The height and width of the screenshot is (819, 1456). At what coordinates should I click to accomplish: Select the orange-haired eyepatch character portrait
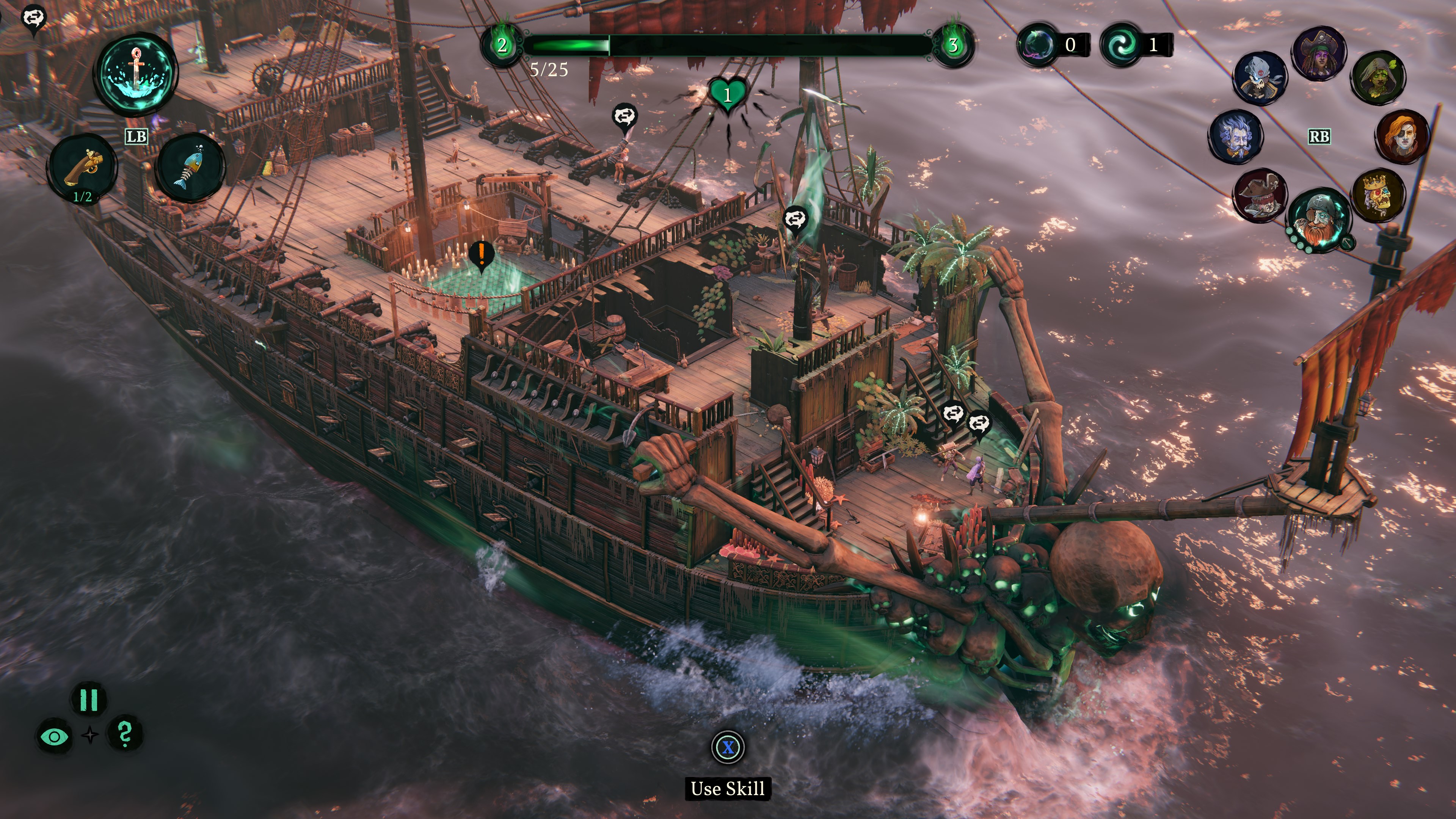(x=1403, y=136)
